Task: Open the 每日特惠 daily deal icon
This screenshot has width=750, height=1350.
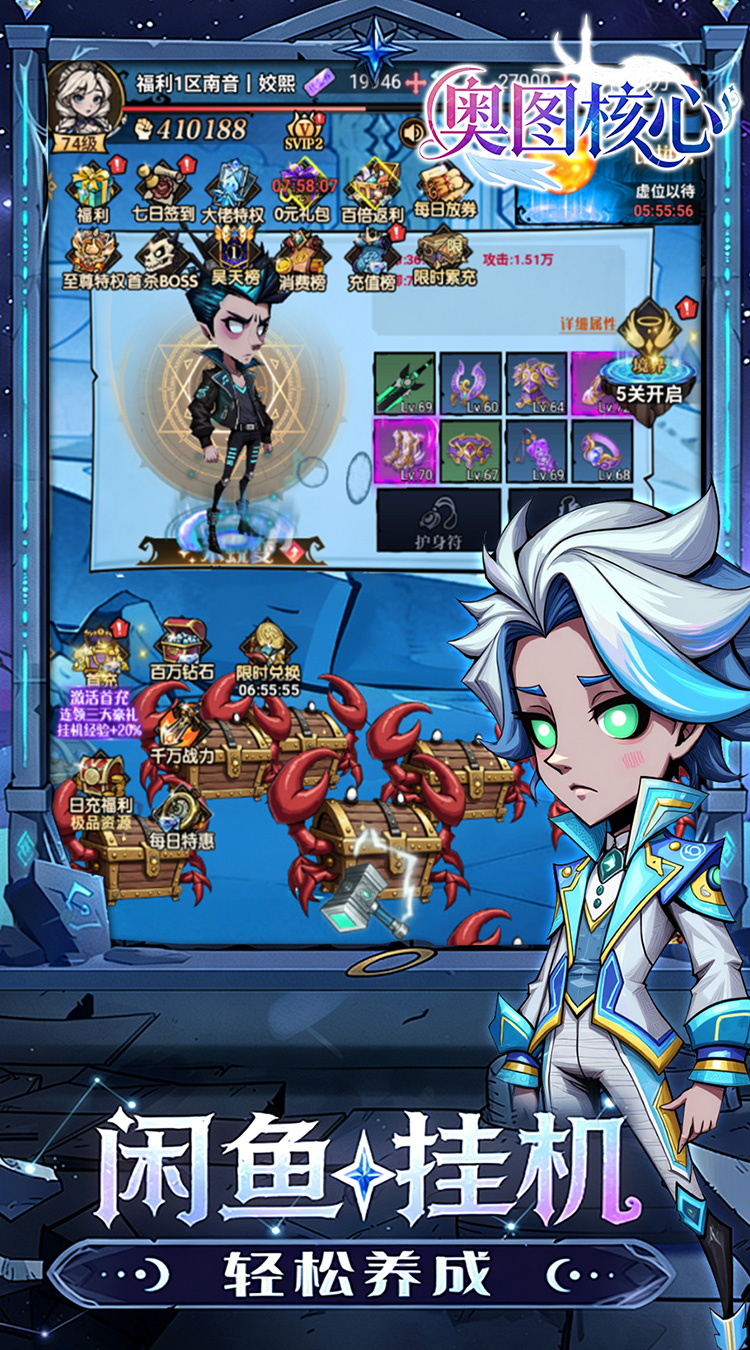Action: 181,818
